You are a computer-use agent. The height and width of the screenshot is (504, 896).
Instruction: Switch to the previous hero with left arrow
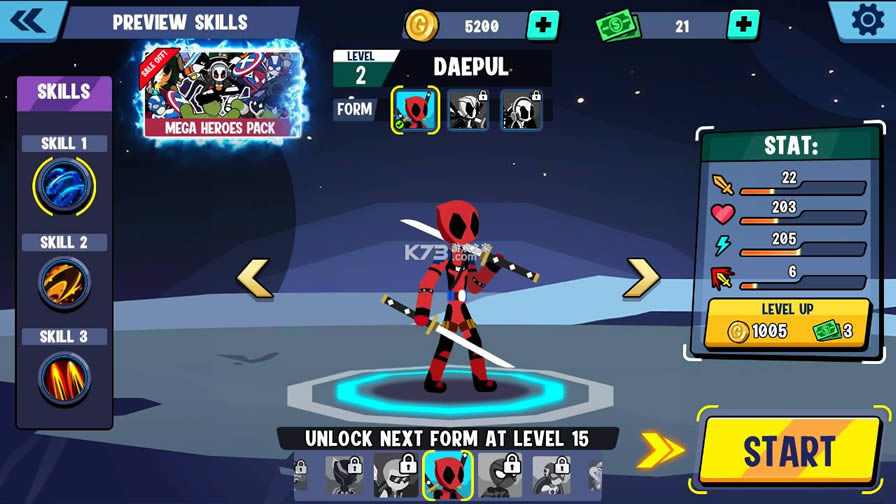(x=254, y=279)
